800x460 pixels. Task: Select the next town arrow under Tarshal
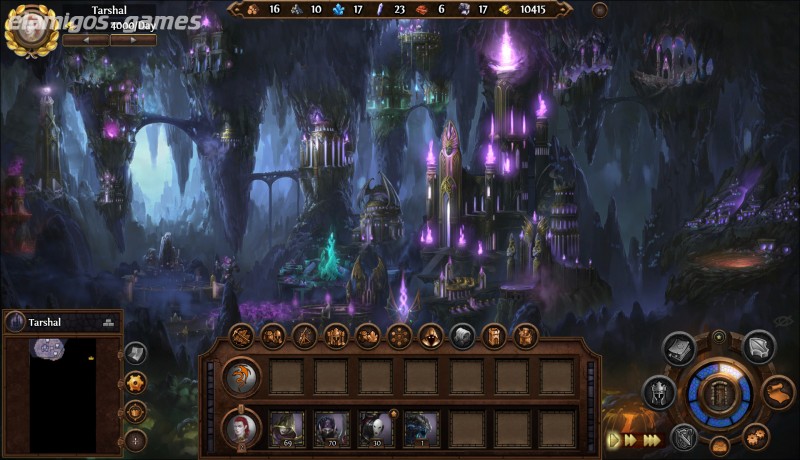[134, 40]
